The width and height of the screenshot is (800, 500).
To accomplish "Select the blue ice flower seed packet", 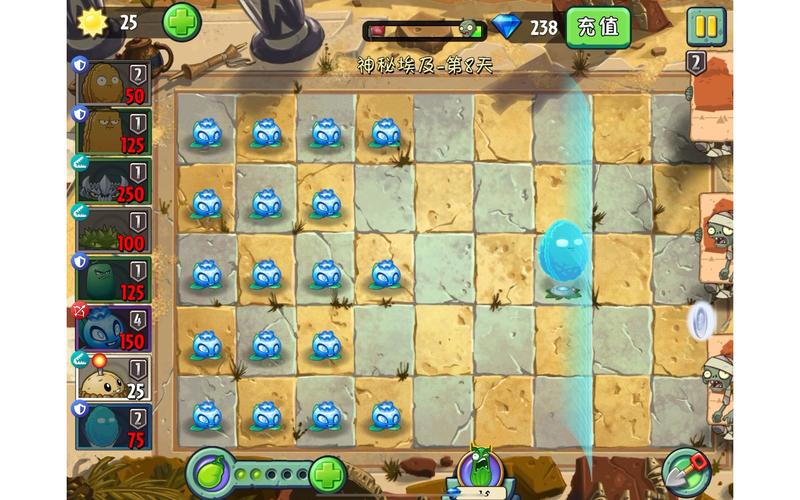I will (x=113, y=328).
